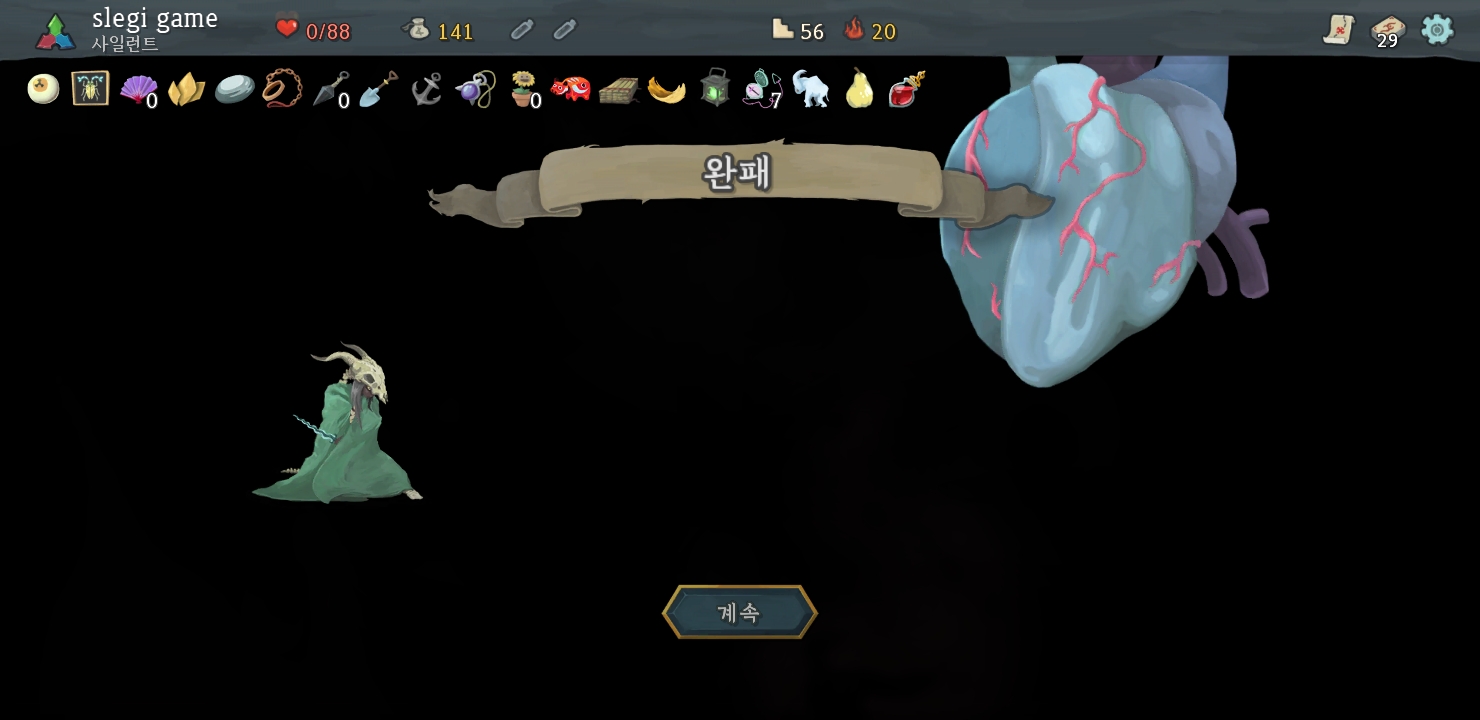Inspect the purple fan relic
Image resolution: width=1480 pixels, height=720 pixels.
point(138,90)
